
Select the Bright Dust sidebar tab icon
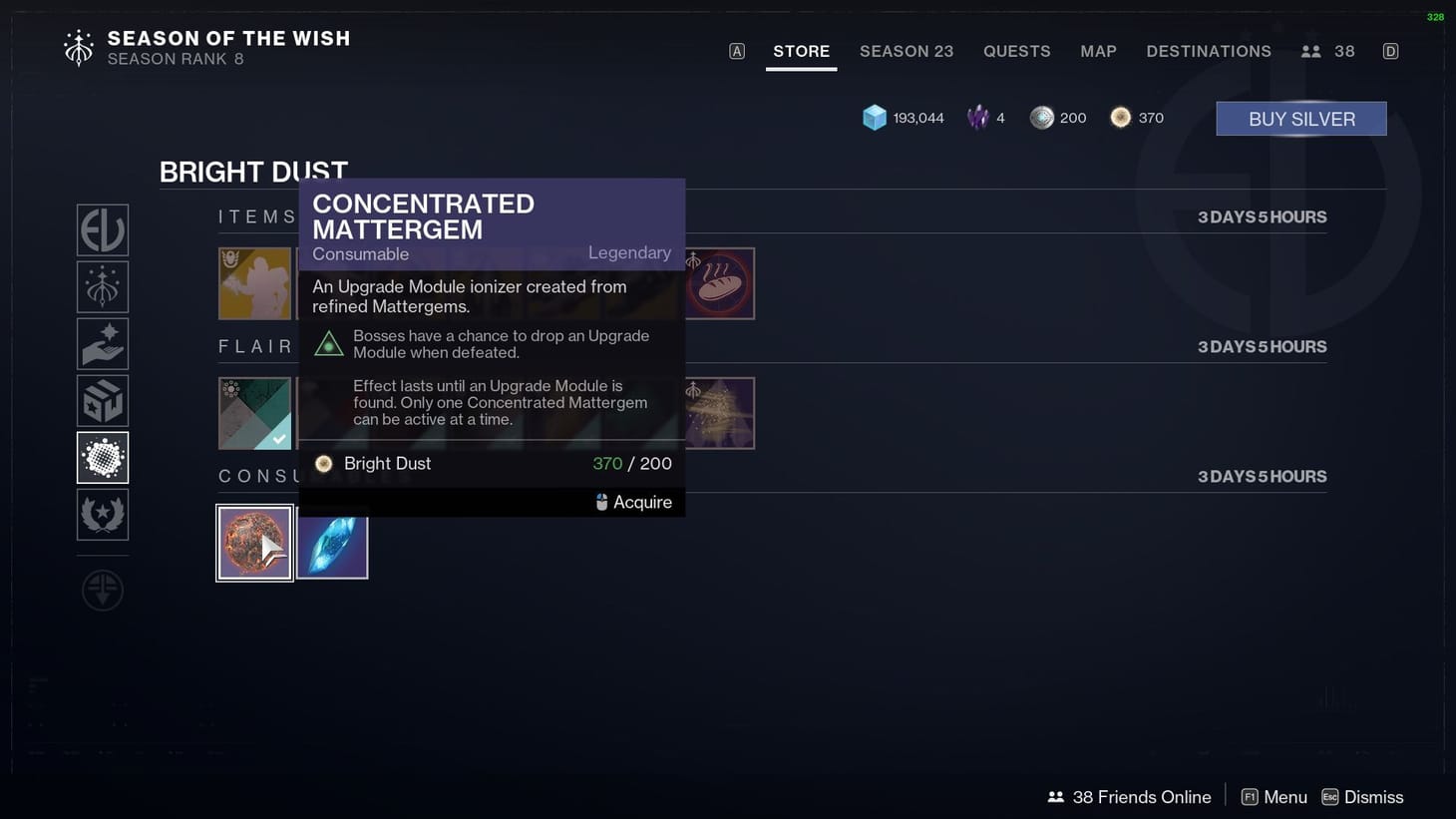tap(102, 457)
